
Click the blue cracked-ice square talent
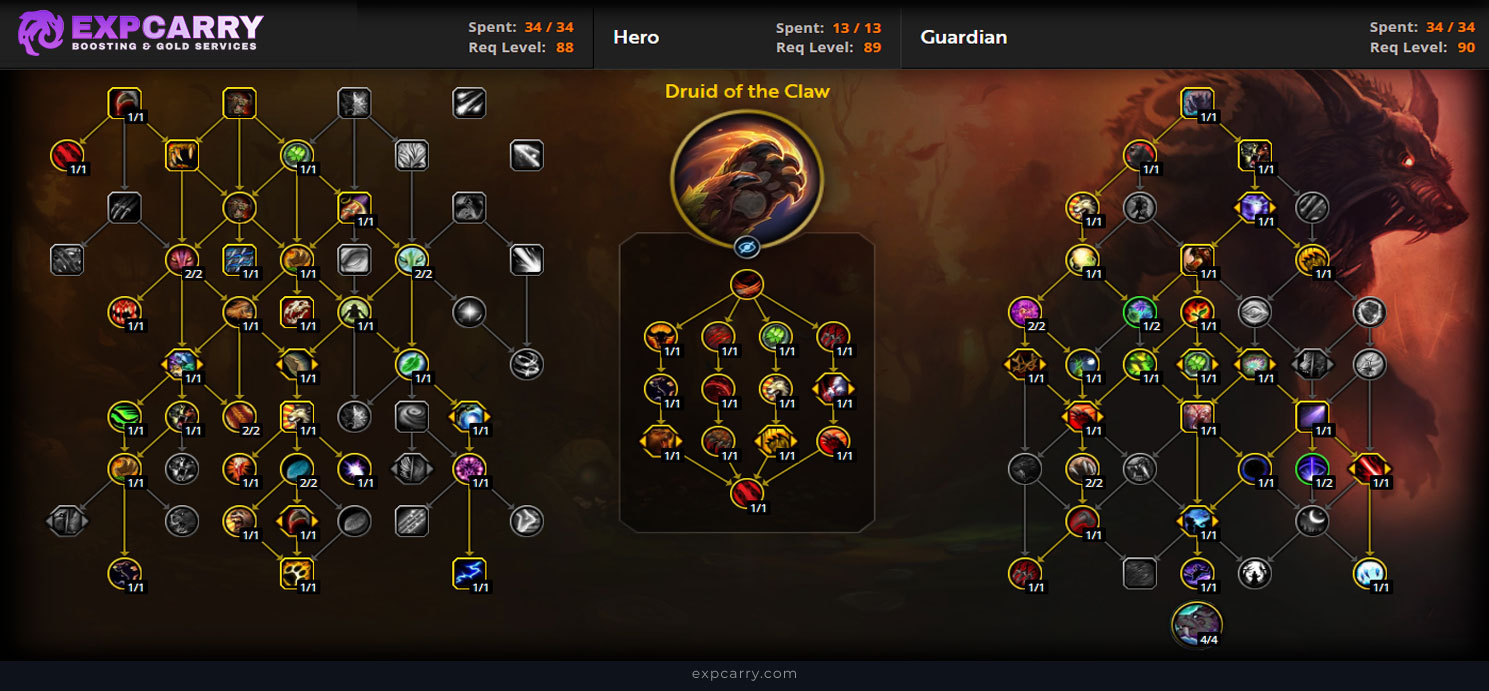(239, 260)
